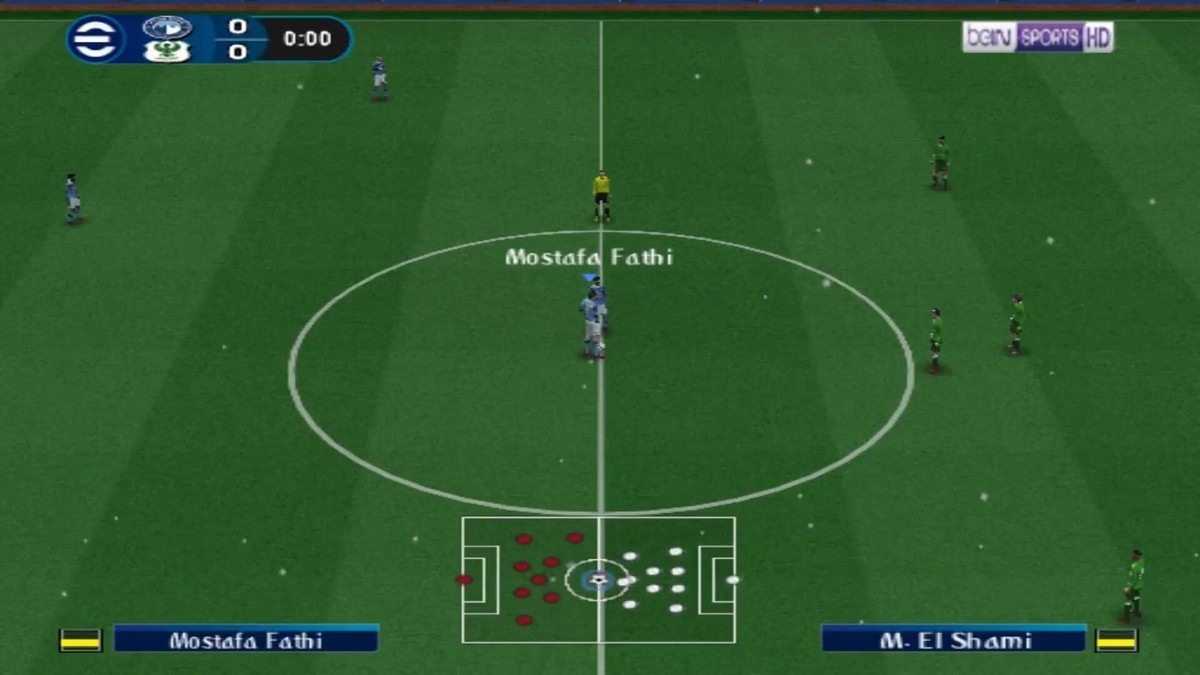Select the Mostafa Fathi player name panel
This screenshot has width=1200, height=675.
click(x=246, y=640)
